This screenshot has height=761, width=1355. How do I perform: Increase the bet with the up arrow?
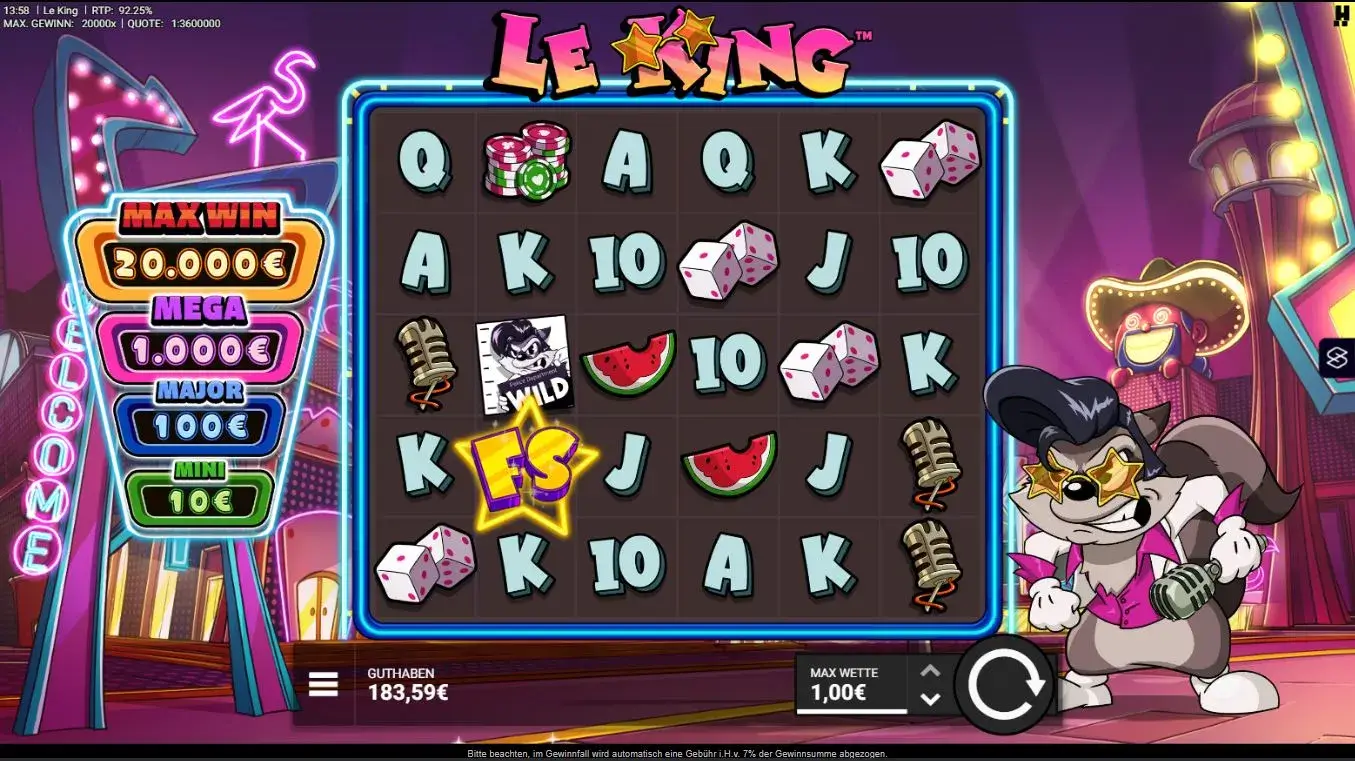click(932, 669)
